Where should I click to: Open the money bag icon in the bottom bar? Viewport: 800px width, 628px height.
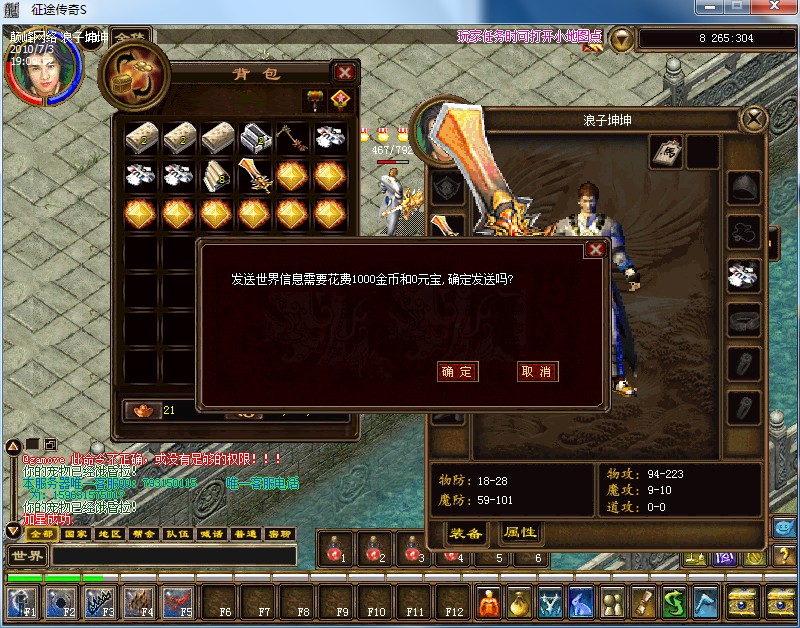[x=519, y=602]
